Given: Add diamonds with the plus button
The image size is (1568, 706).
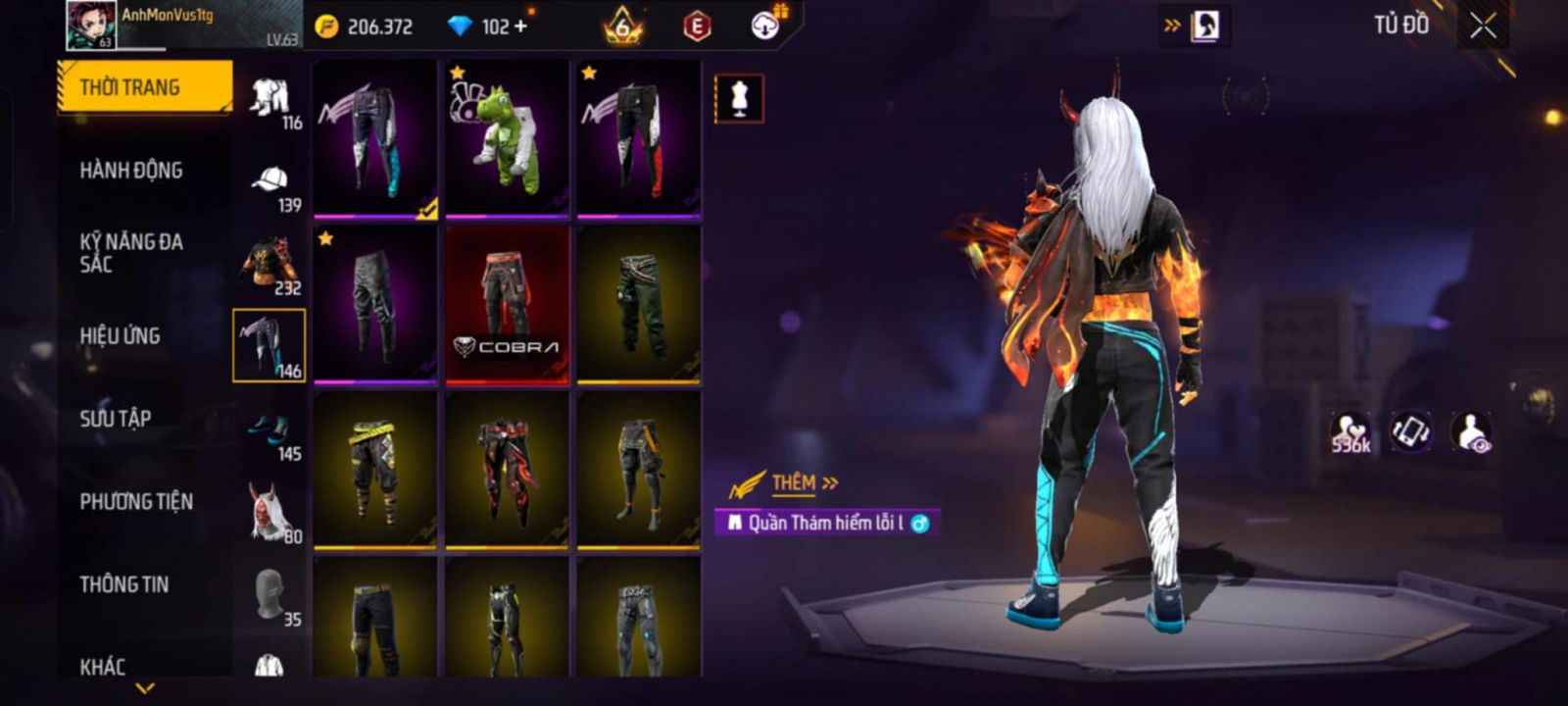Looking at the screenshot, I should [520, 26].
